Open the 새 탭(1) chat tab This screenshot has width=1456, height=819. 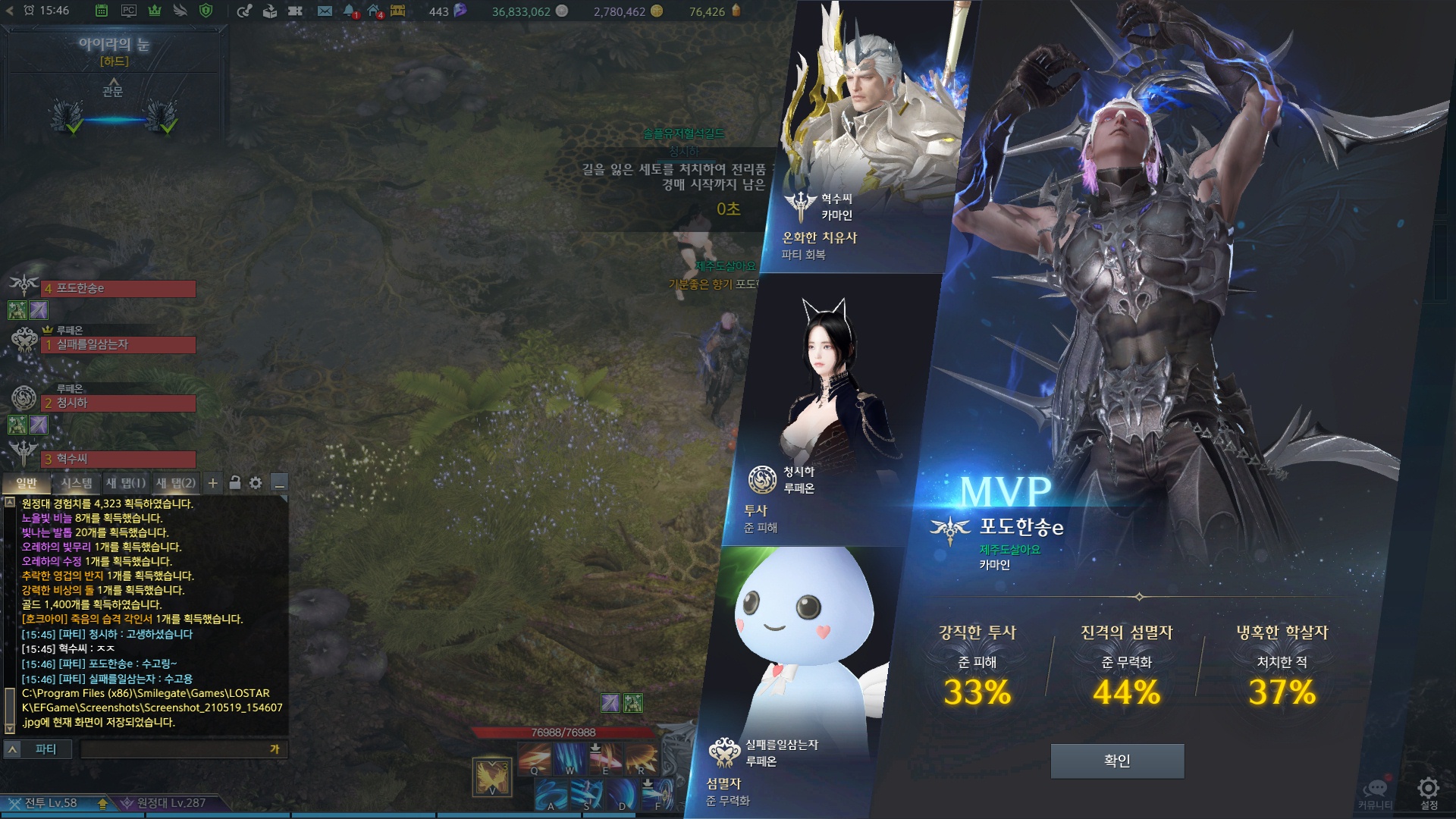[126, 483]
